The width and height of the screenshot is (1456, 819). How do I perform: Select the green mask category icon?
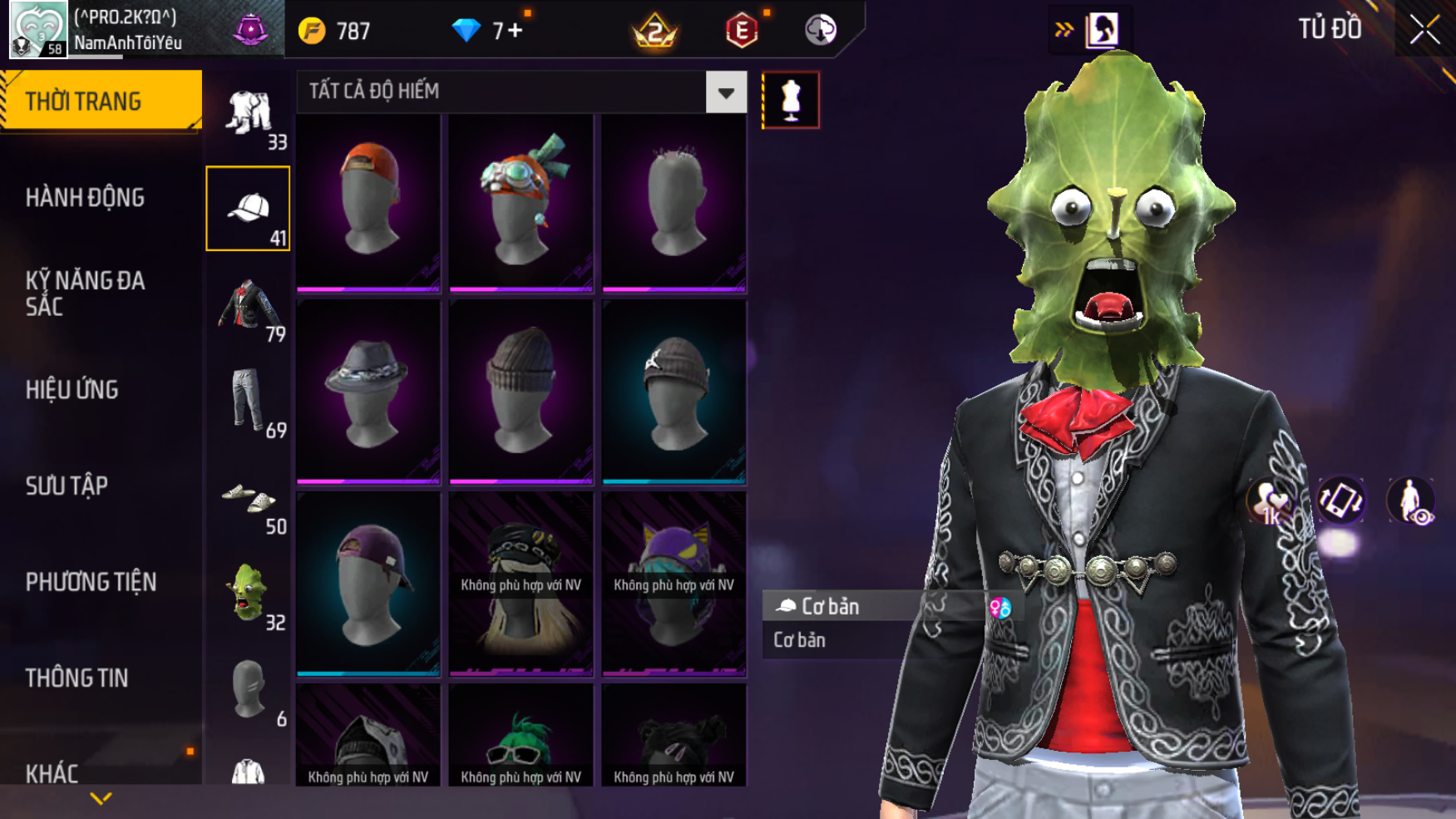click(x=249, y=595)
